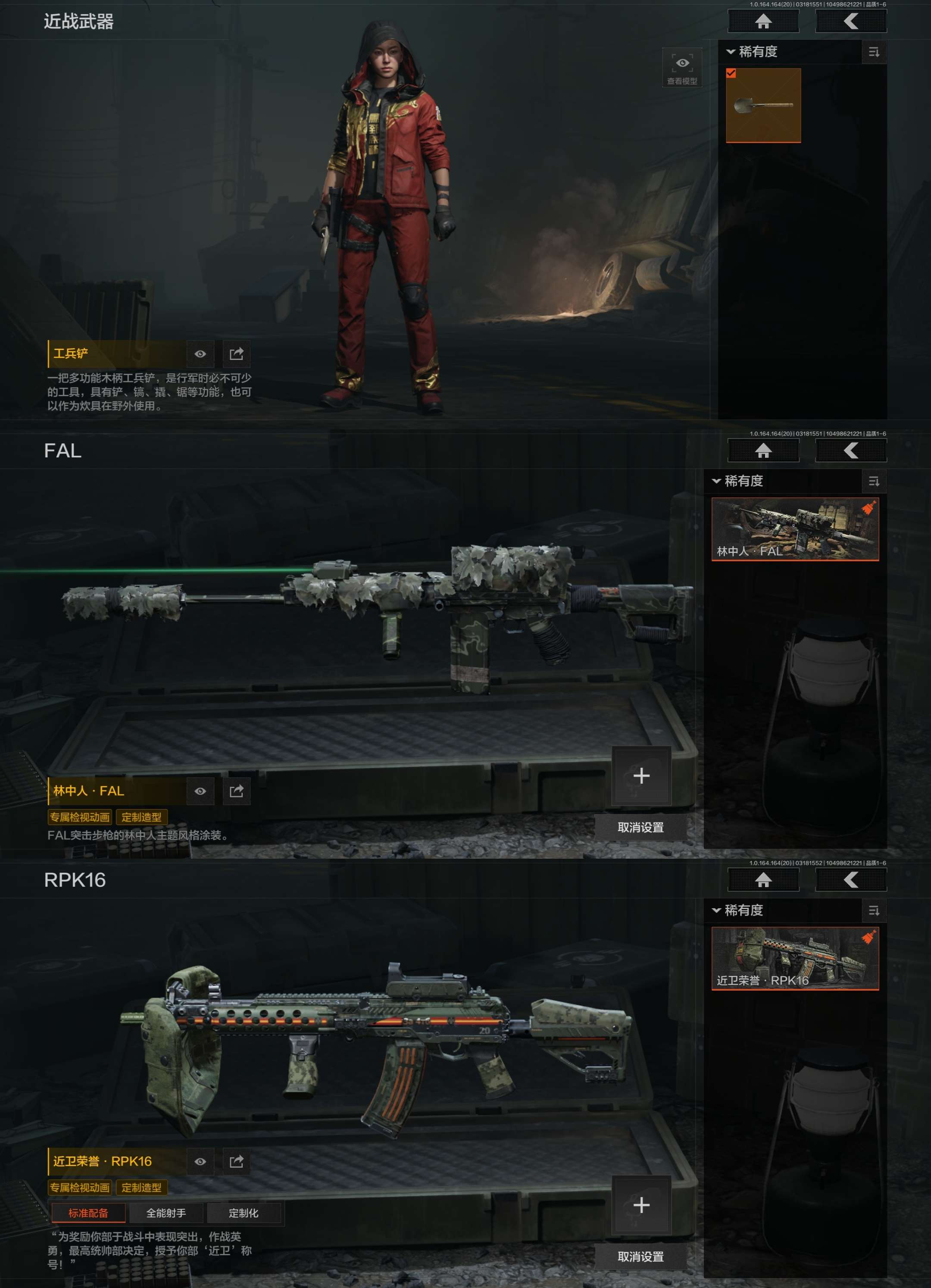931x1288 pixels.
Task: Toggle the eye icon beside 林中人 · FAL
Action: click(200, 791)
